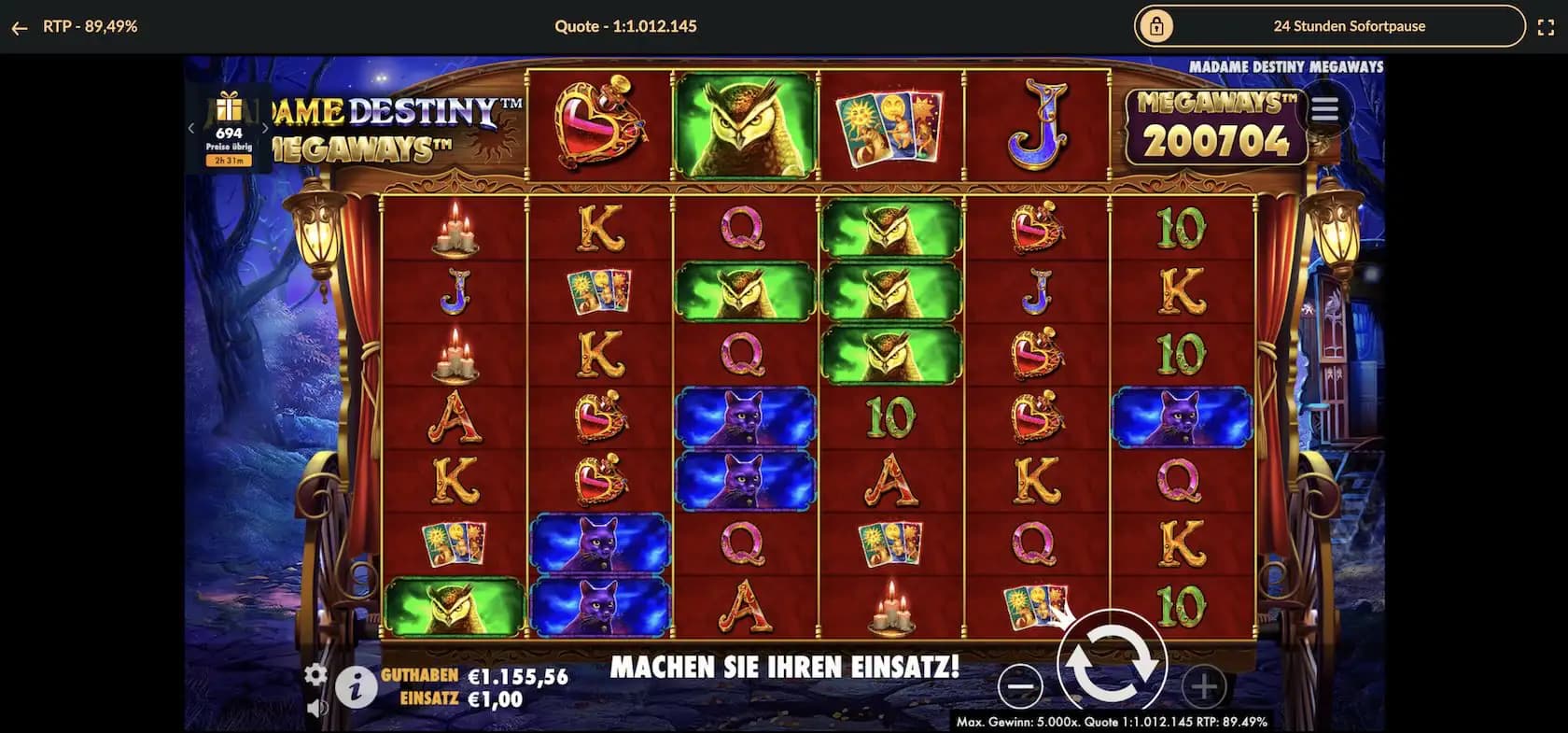Decrease the bet with the minus button
The image size is (1568, 733).
tap(1019, 686)
